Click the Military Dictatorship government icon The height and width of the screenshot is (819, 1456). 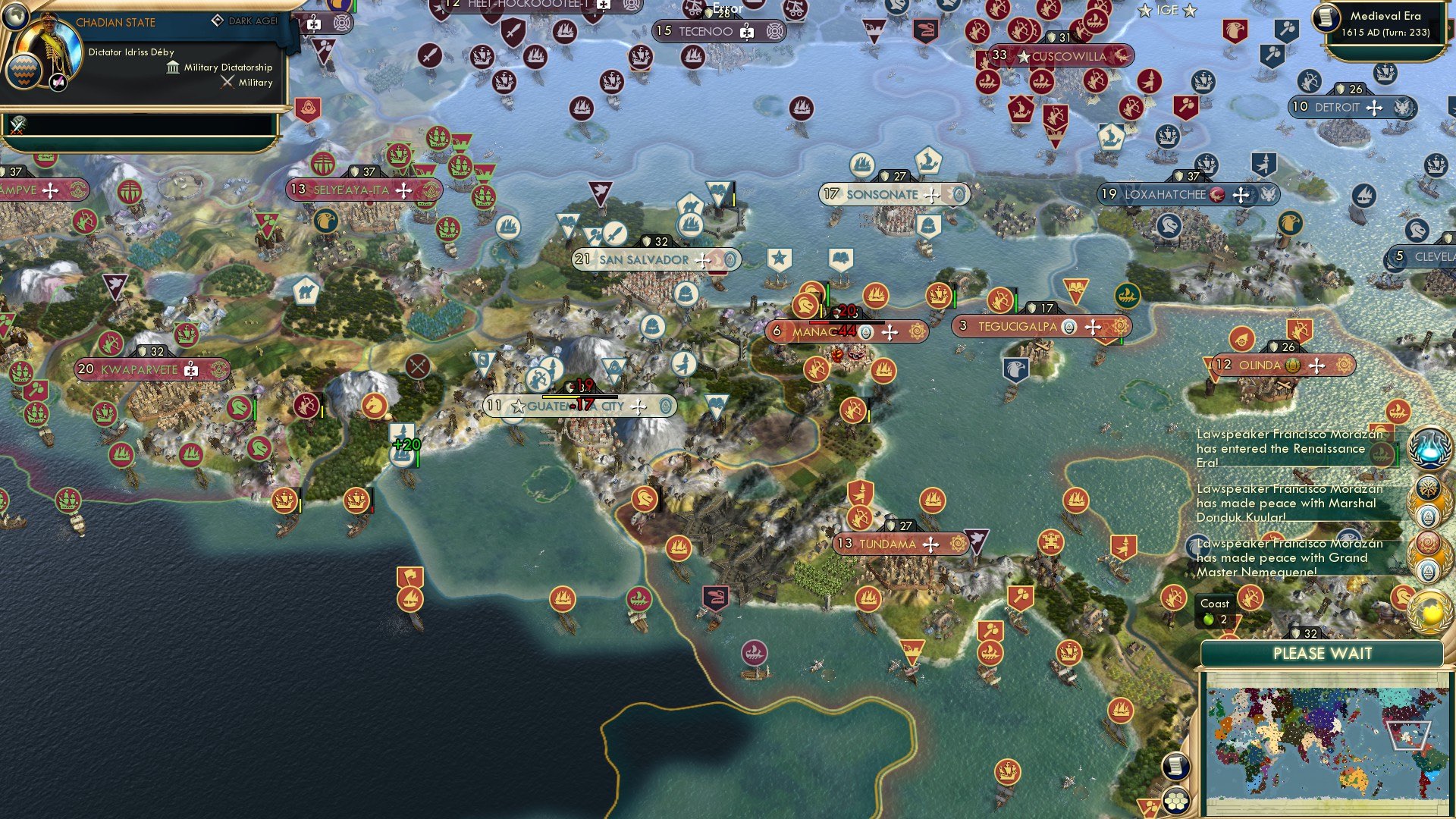(173, 67)
